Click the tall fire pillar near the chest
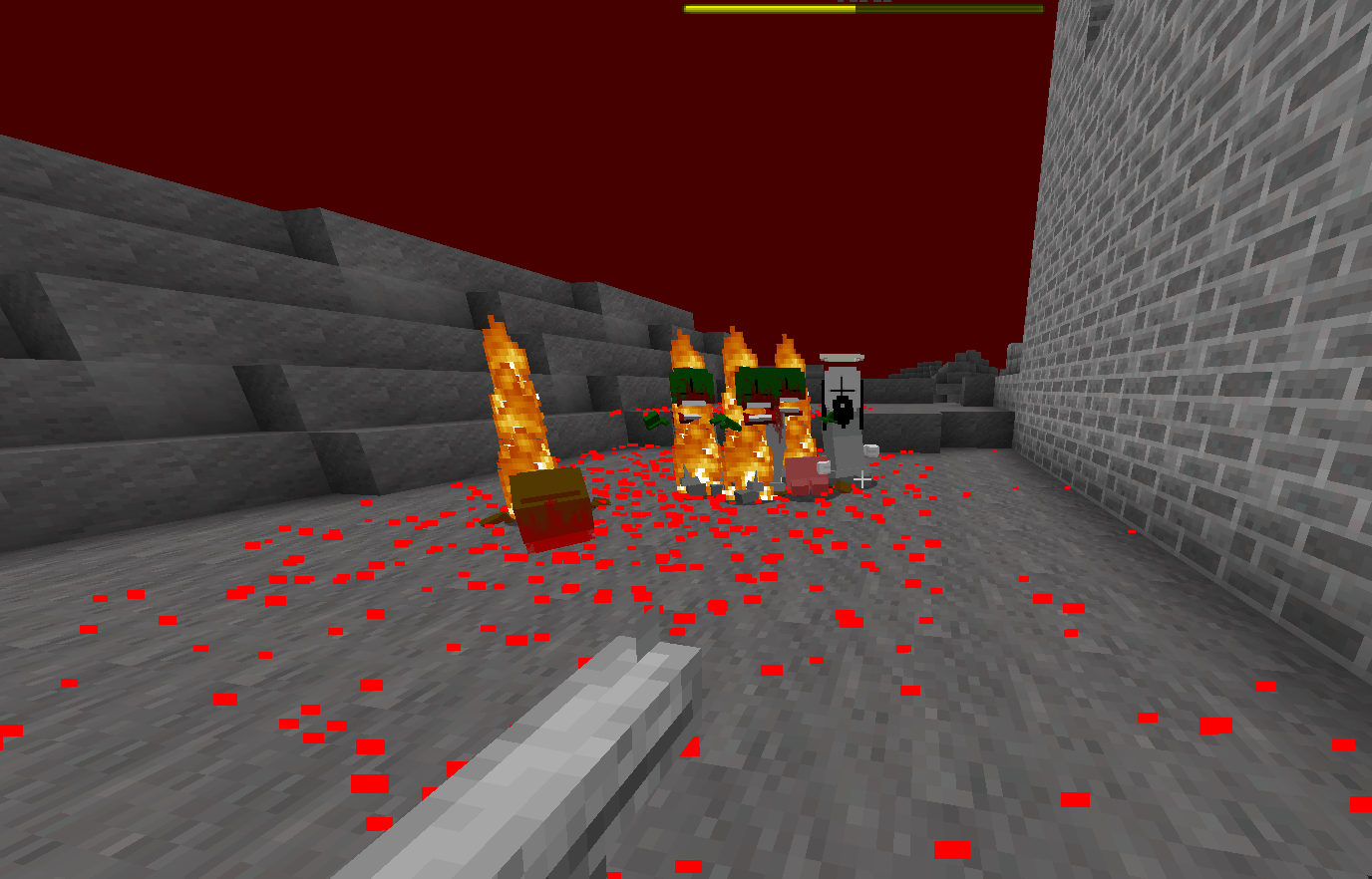1372x879 pixels. pyautogui.click(x=512, y=399)
